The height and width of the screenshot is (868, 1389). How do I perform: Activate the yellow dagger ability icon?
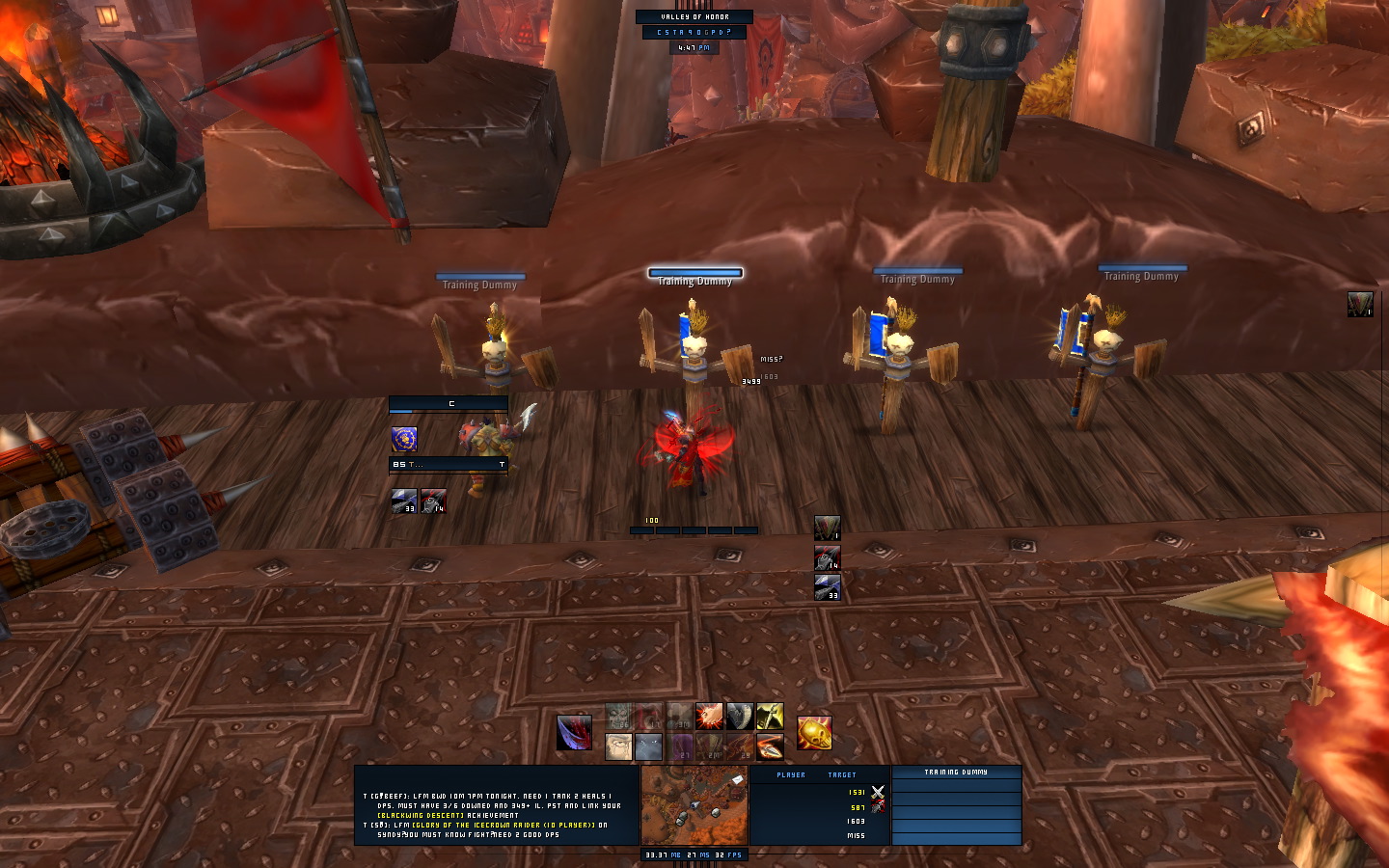(x=769, y=717)
